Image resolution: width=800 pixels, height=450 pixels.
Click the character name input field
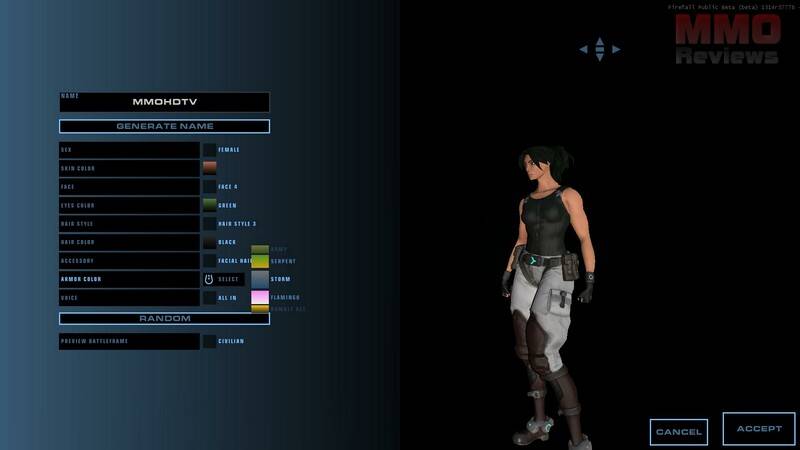tap(164, 102)
